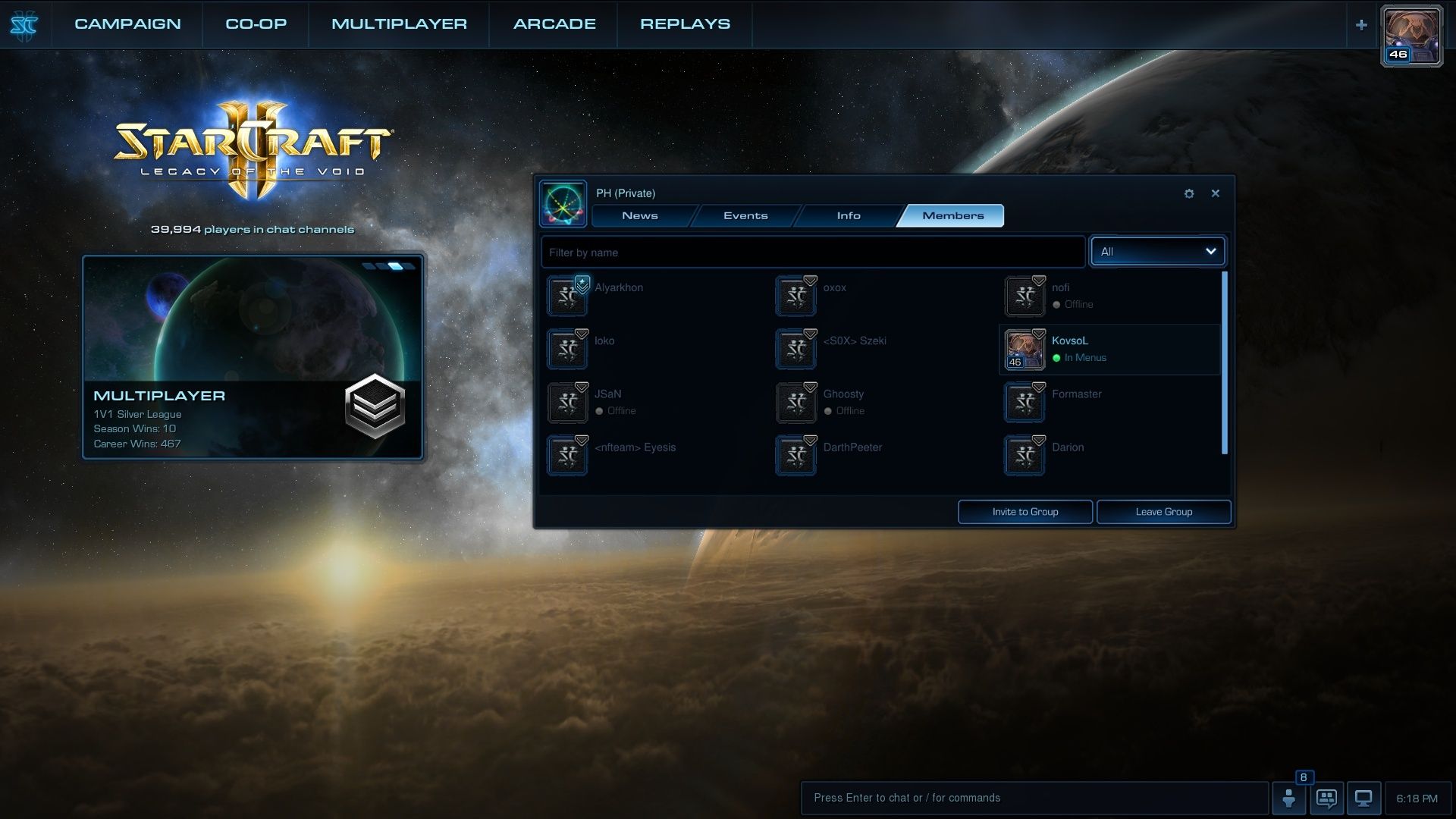This screenshot has width=1456, height=819.
Task: Click the chat input box
Action: [x=1034, y=798]
